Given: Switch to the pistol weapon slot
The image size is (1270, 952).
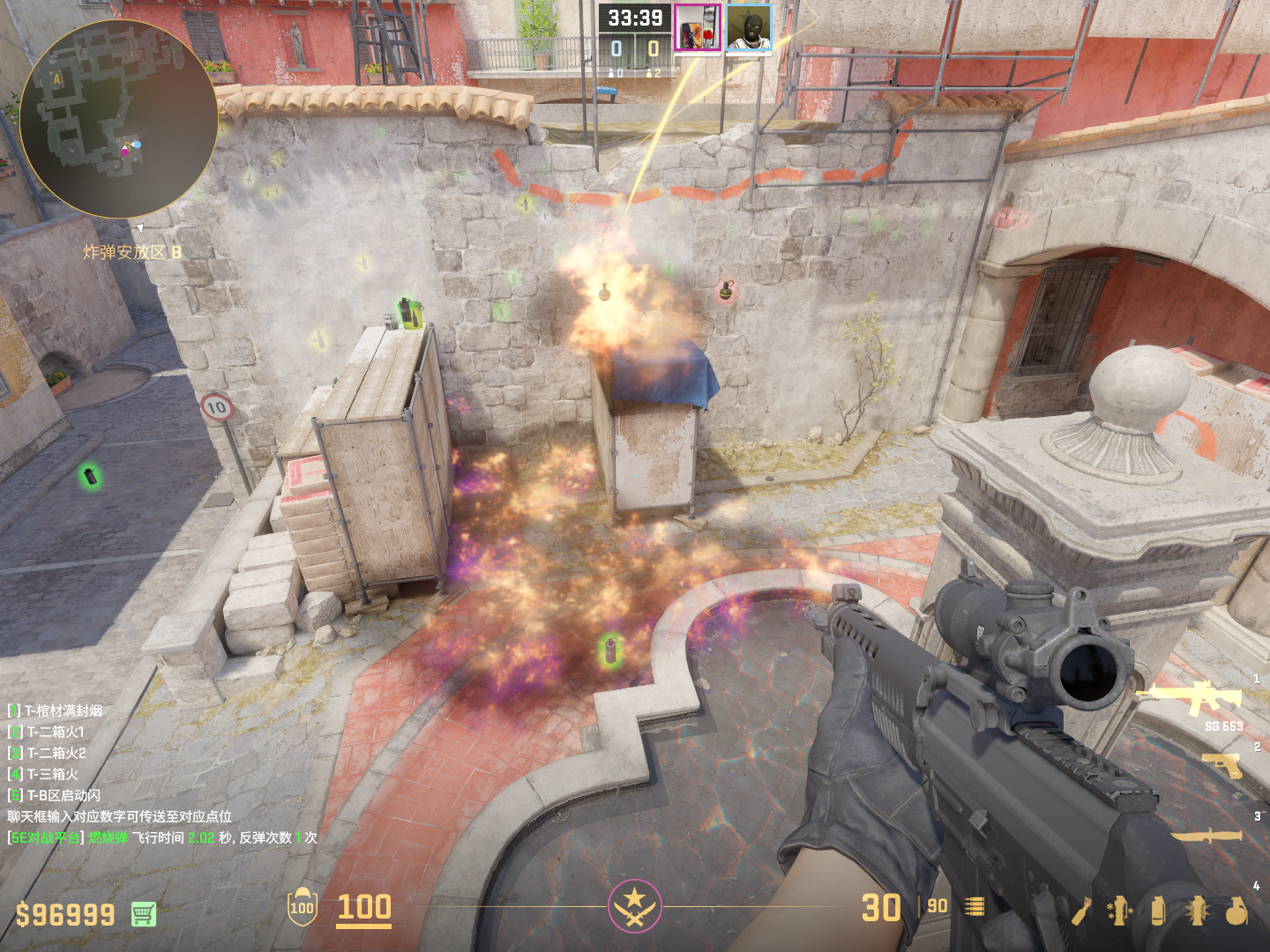Looking at the screenshot, I should 1222,765.
